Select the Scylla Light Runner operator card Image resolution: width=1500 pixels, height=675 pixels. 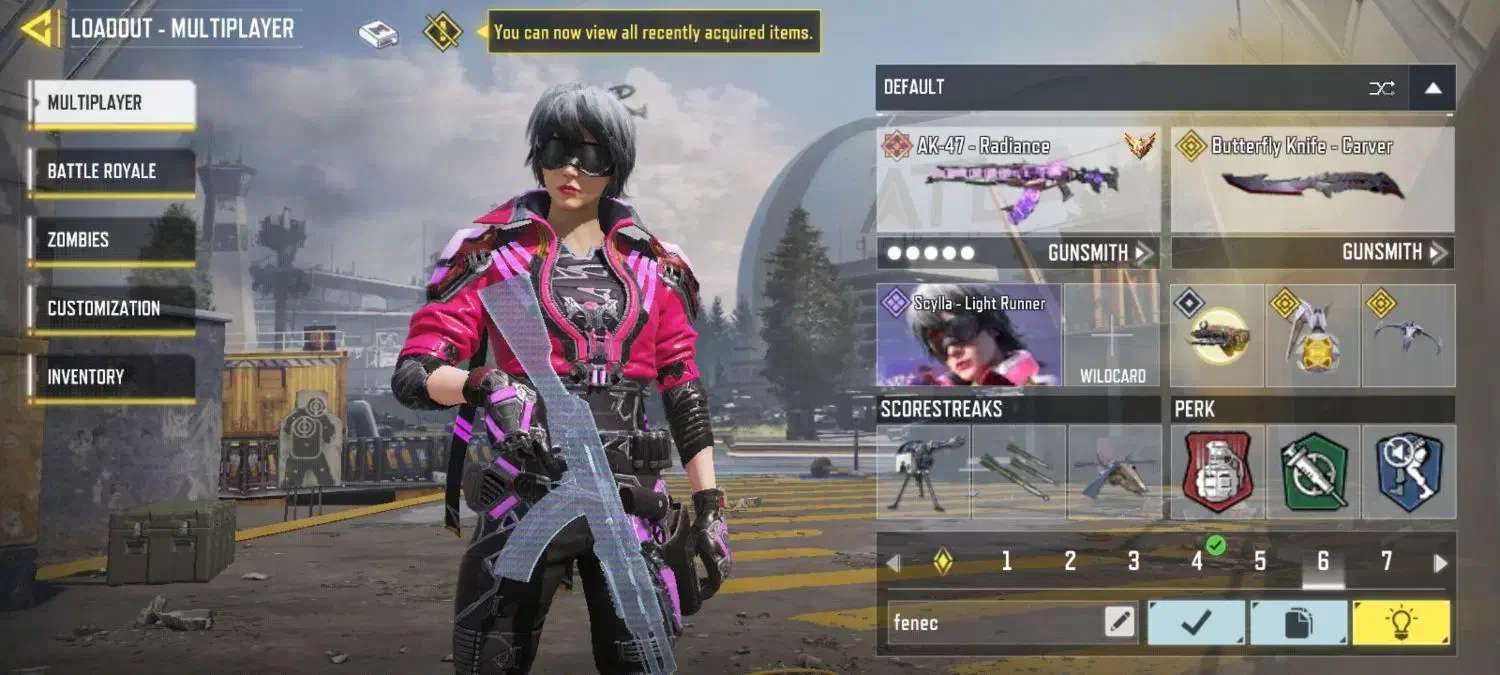(969, 335)
